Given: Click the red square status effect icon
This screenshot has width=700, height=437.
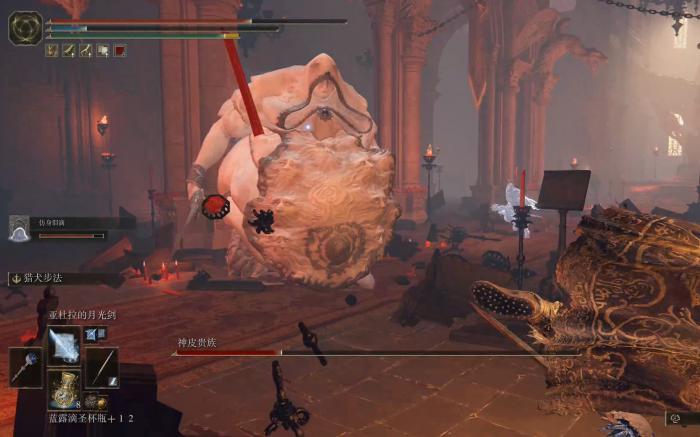Looking at the screenshot, I should tap(120, 50).
